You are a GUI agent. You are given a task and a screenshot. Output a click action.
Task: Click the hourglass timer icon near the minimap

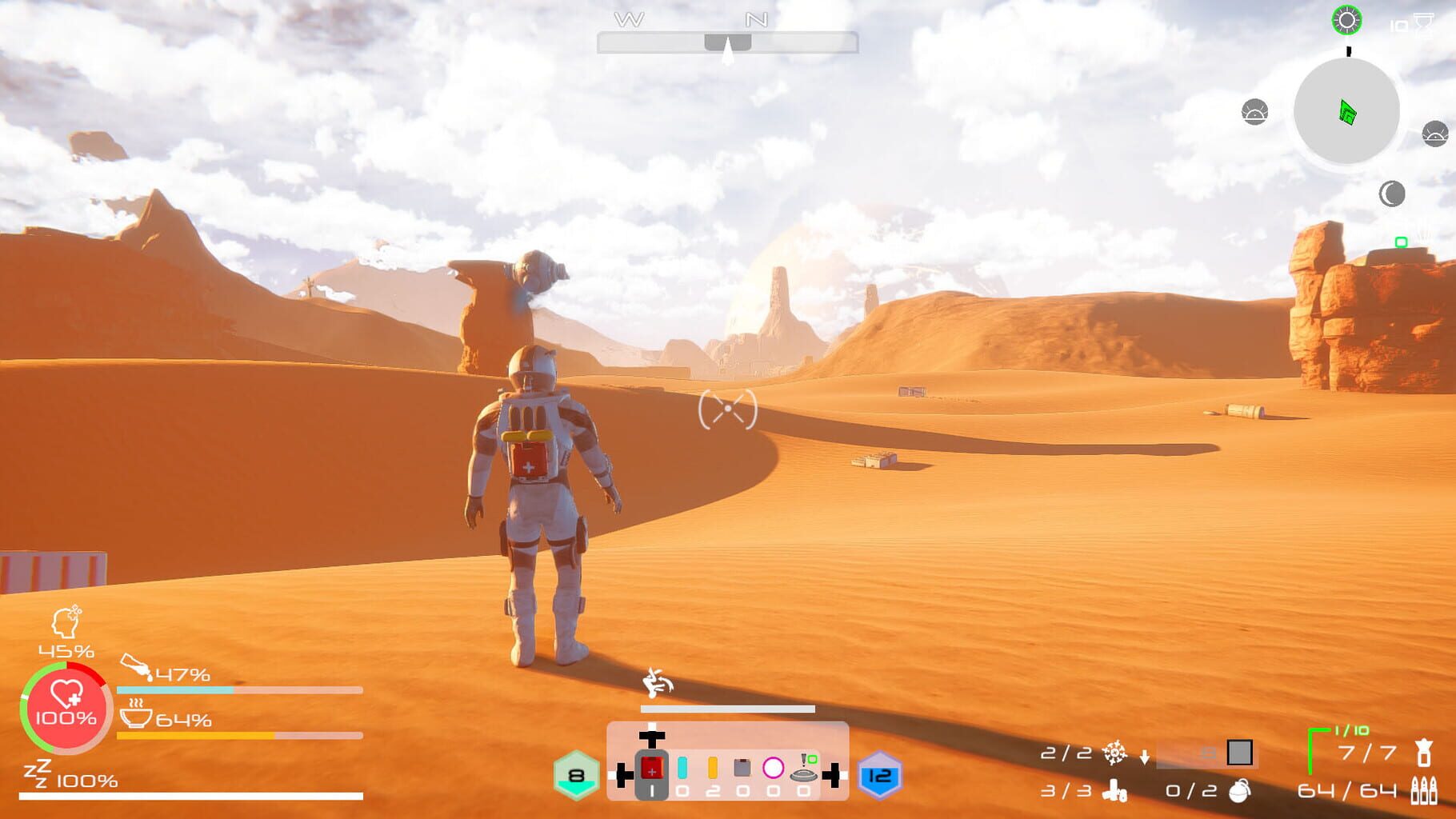tap(1424, 25)
